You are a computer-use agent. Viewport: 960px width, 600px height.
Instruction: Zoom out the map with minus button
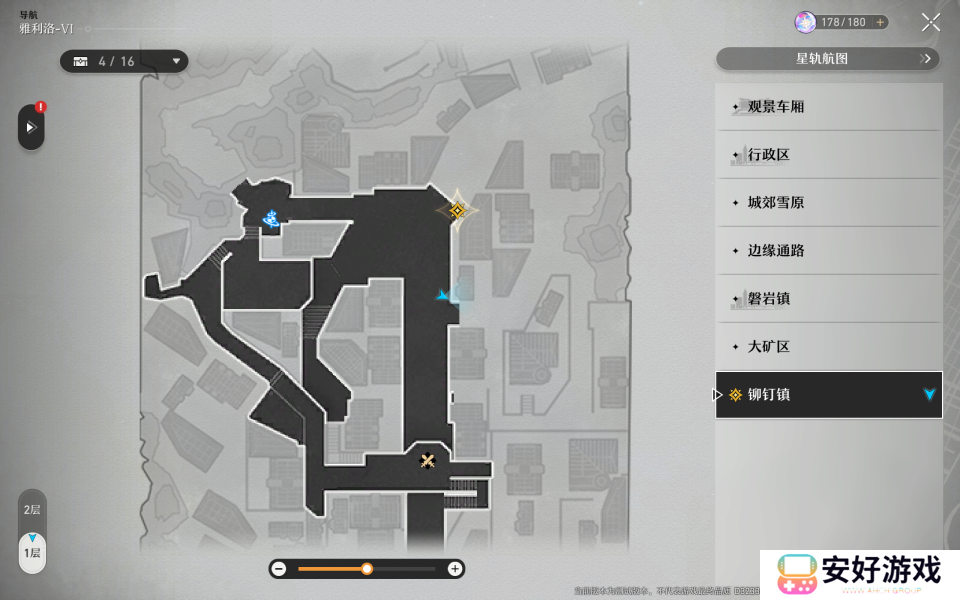click(x=279, y=568)
